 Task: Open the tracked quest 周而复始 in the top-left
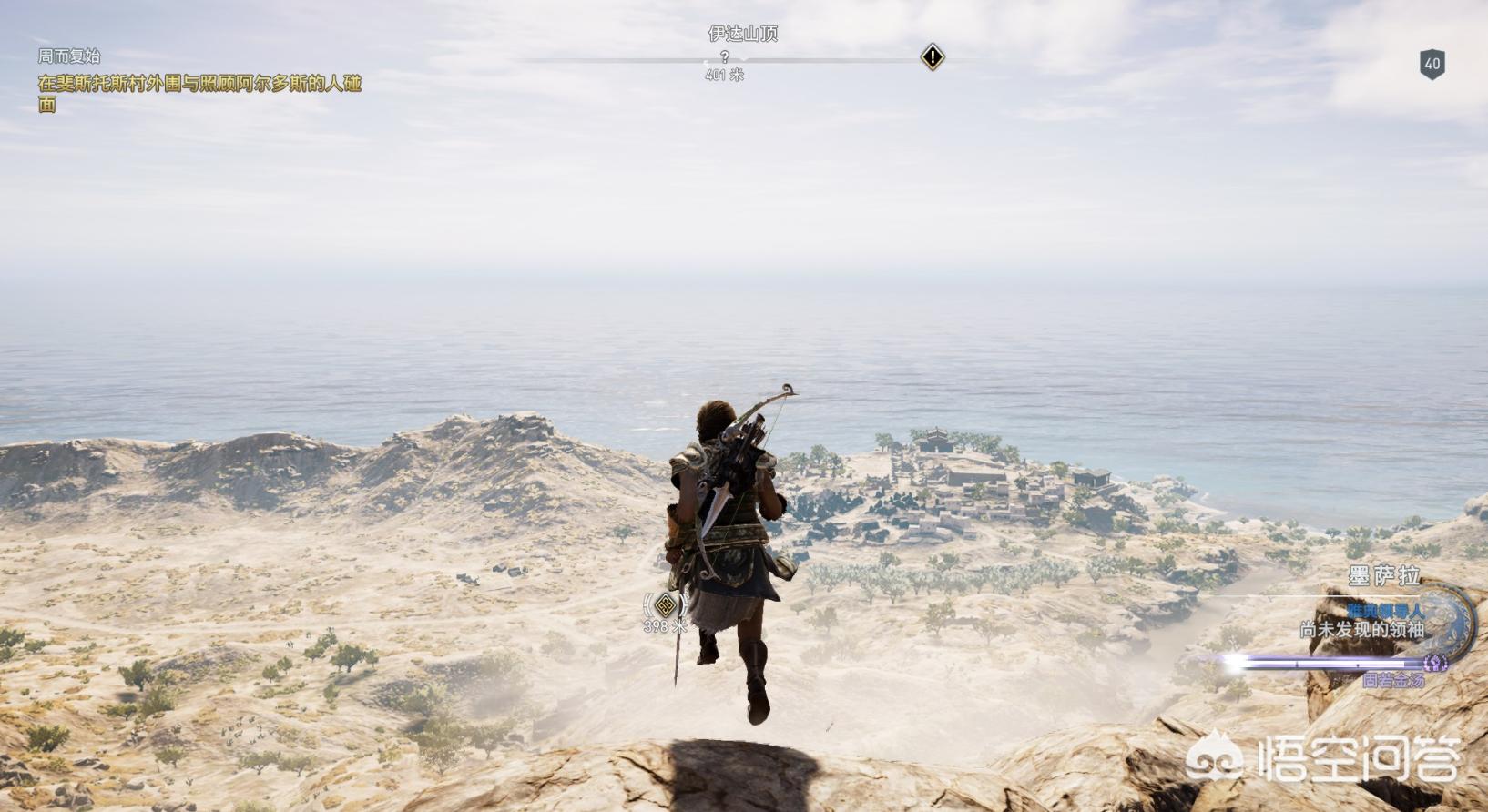click(x=69, y=56)
